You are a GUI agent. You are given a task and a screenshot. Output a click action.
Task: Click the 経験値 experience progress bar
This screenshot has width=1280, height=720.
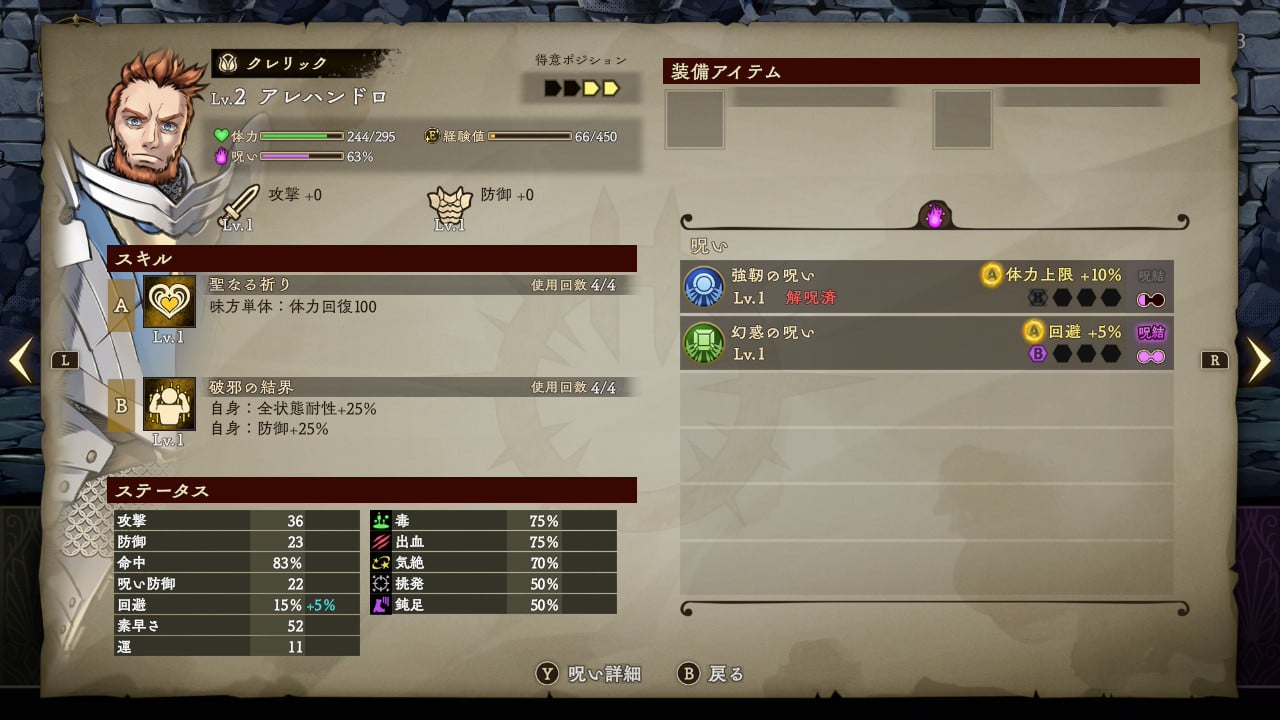coord(530,137)
